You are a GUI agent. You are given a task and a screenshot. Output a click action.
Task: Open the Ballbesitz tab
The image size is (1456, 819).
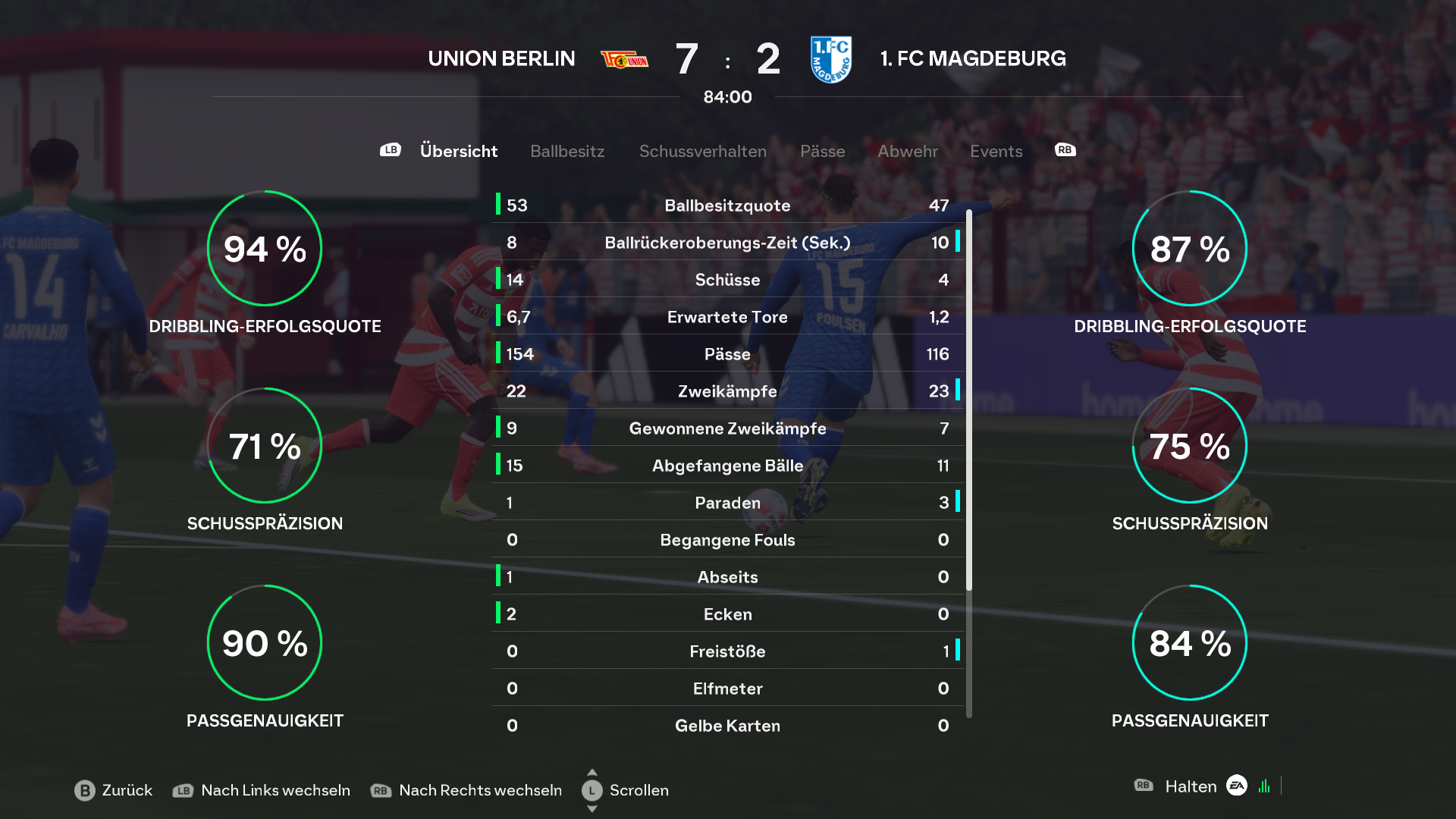point(567,151)
